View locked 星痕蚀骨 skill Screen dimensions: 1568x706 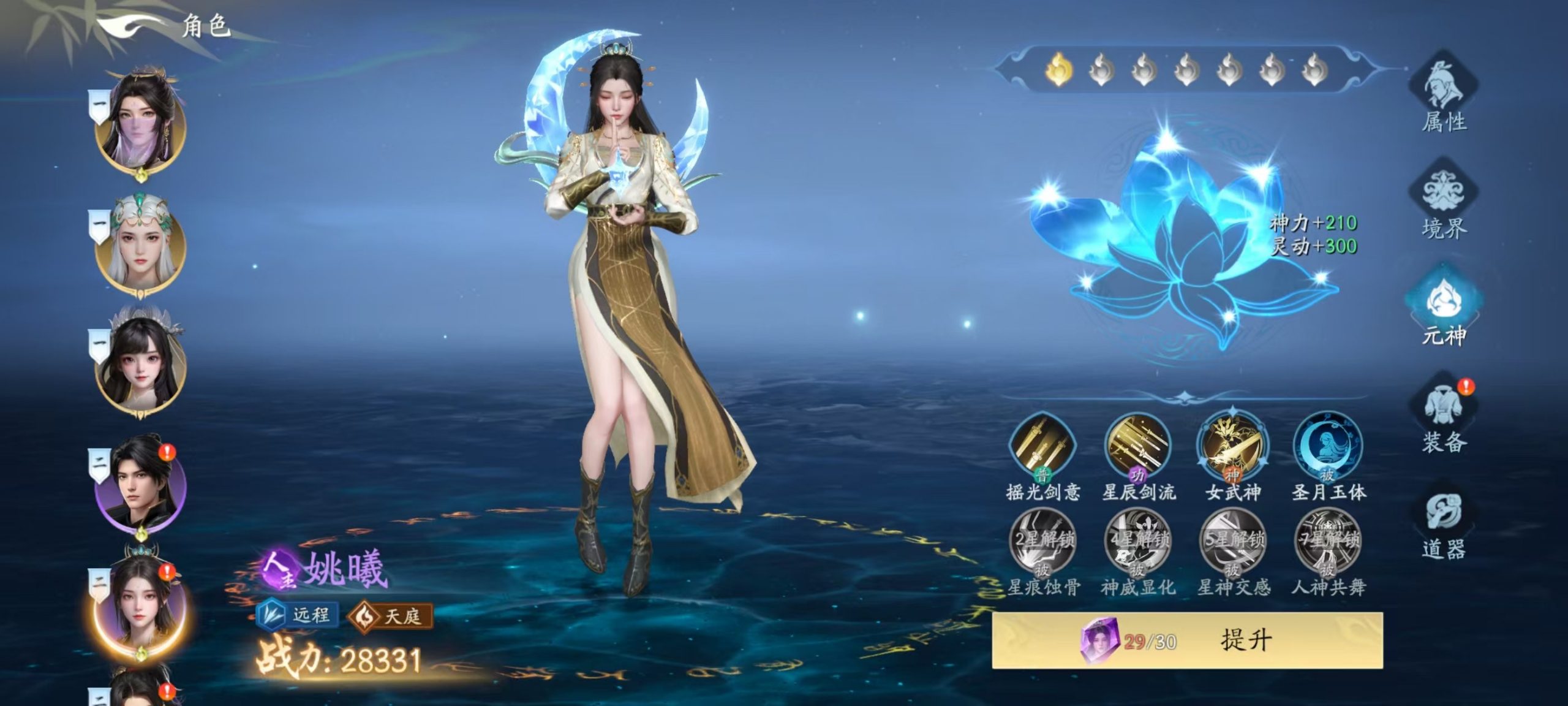point(1042,544)
